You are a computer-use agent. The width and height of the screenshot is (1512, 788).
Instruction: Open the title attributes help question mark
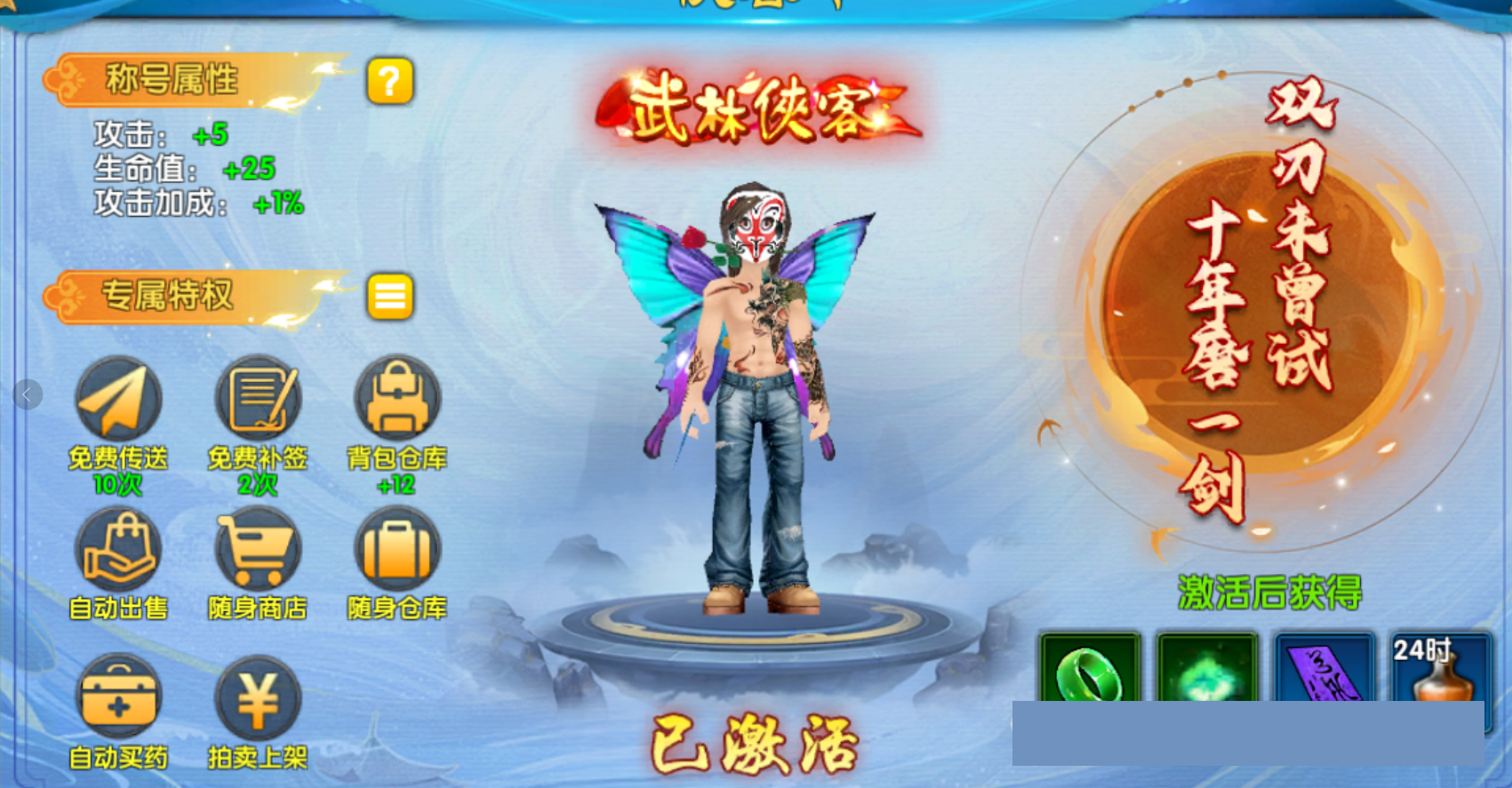[x=389, y=82]
